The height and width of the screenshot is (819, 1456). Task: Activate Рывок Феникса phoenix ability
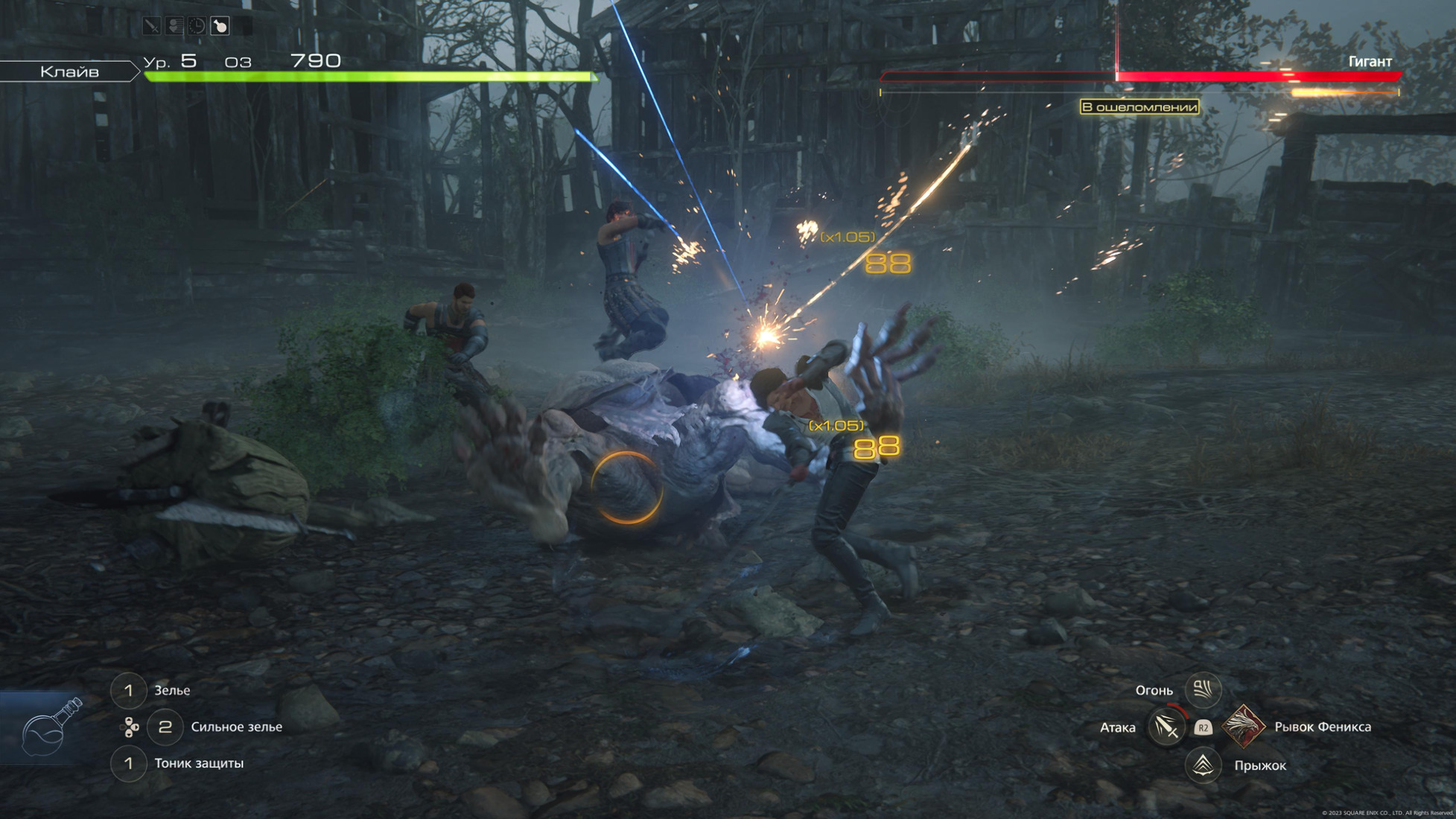click(1242, 727)
